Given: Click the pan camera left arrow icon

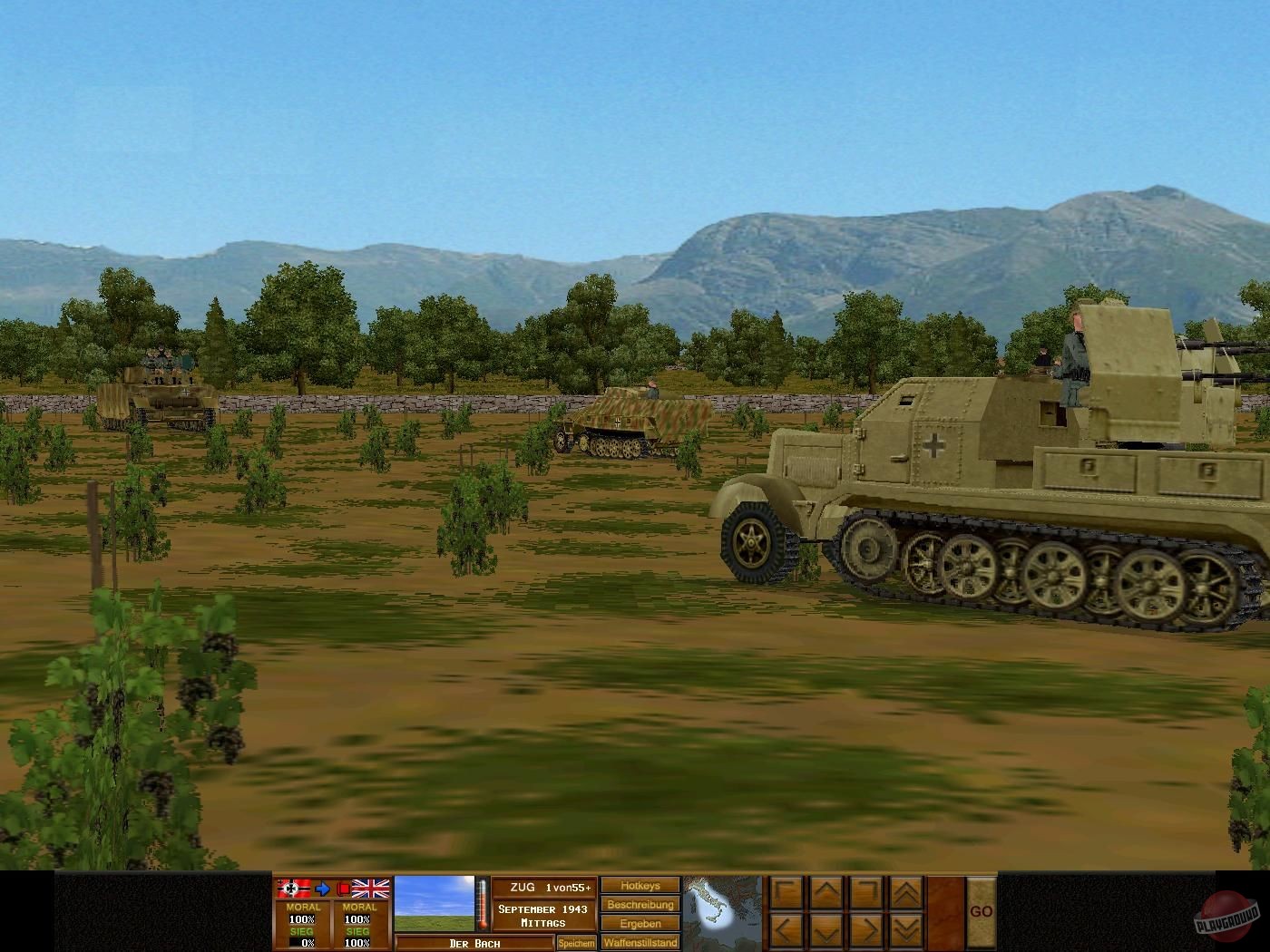Looking at the screenshot, I should 786,929.
